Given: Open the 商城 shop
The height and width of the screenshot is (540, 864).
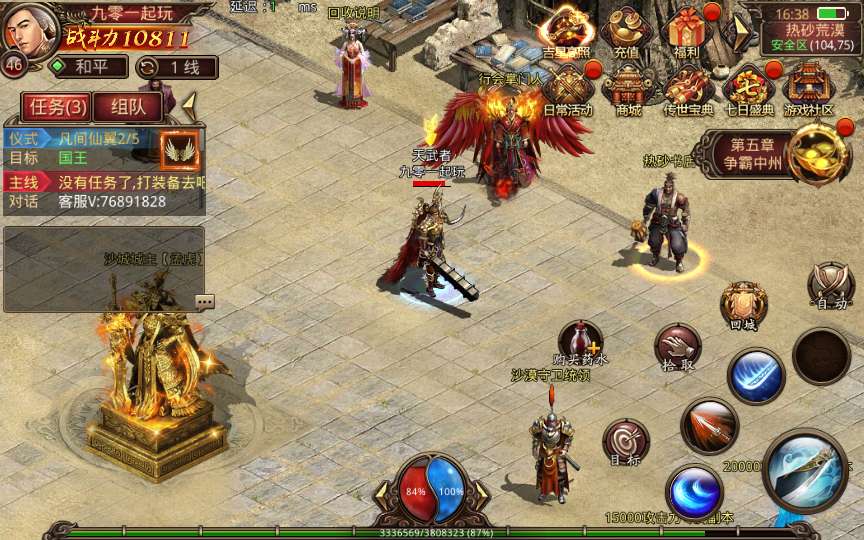Looking at the screenshot, I should click(629, 88).
